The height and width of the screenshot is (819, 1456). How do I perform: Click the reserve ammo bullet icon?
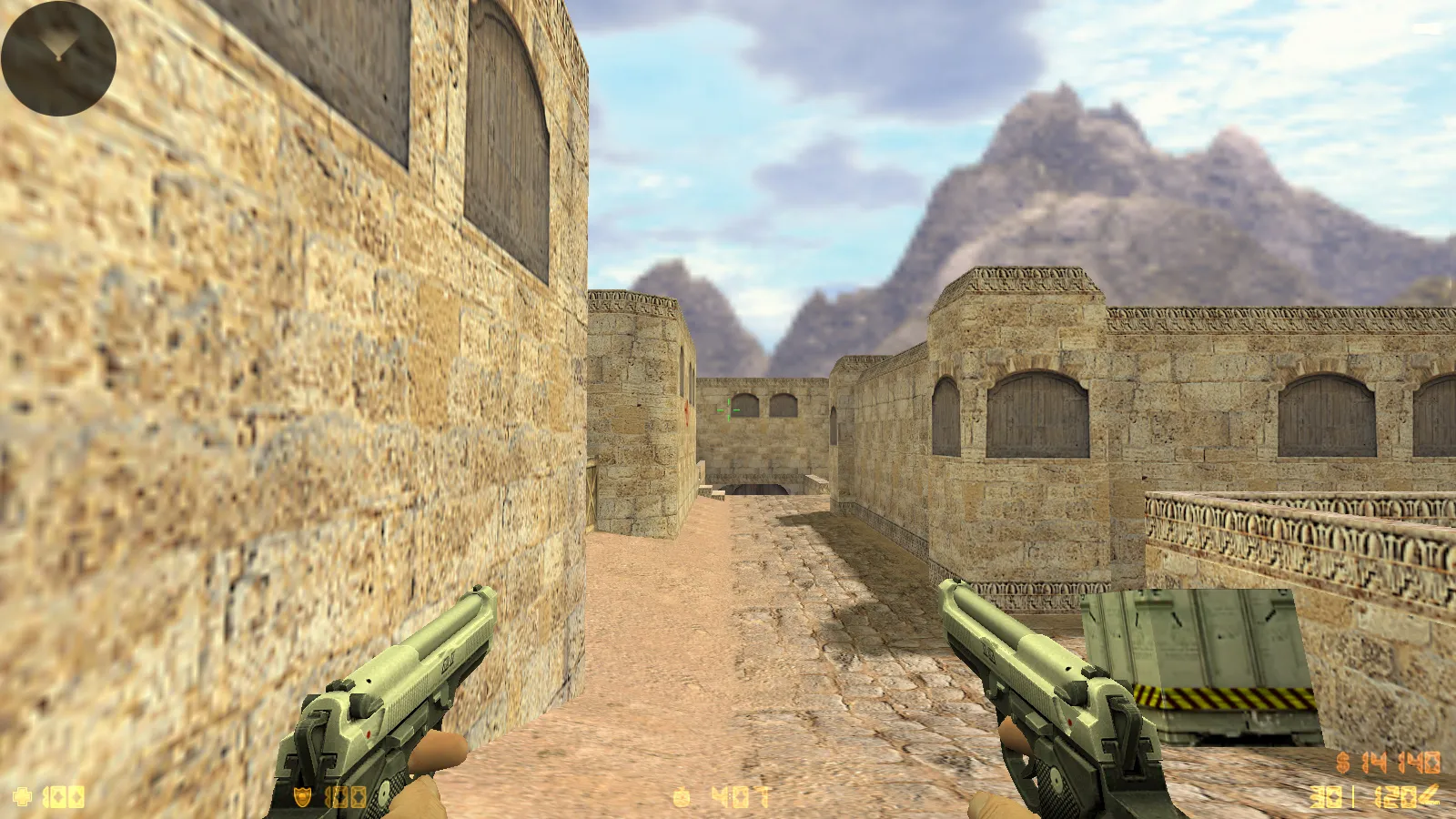pos(1427,794)
